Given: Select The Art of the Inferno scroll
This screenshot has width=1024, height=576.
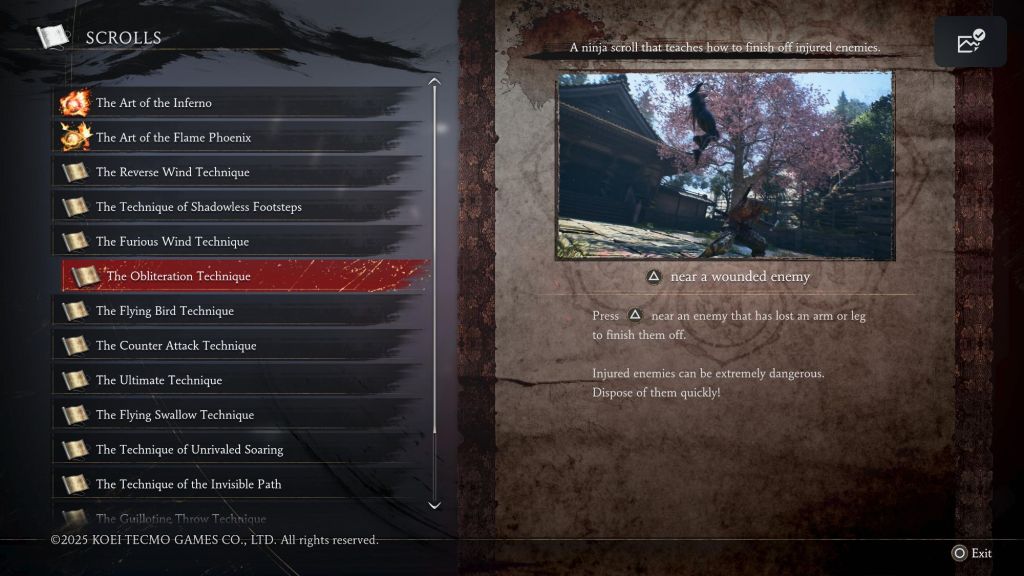Looking at the screenshot, I should point(154,103).
